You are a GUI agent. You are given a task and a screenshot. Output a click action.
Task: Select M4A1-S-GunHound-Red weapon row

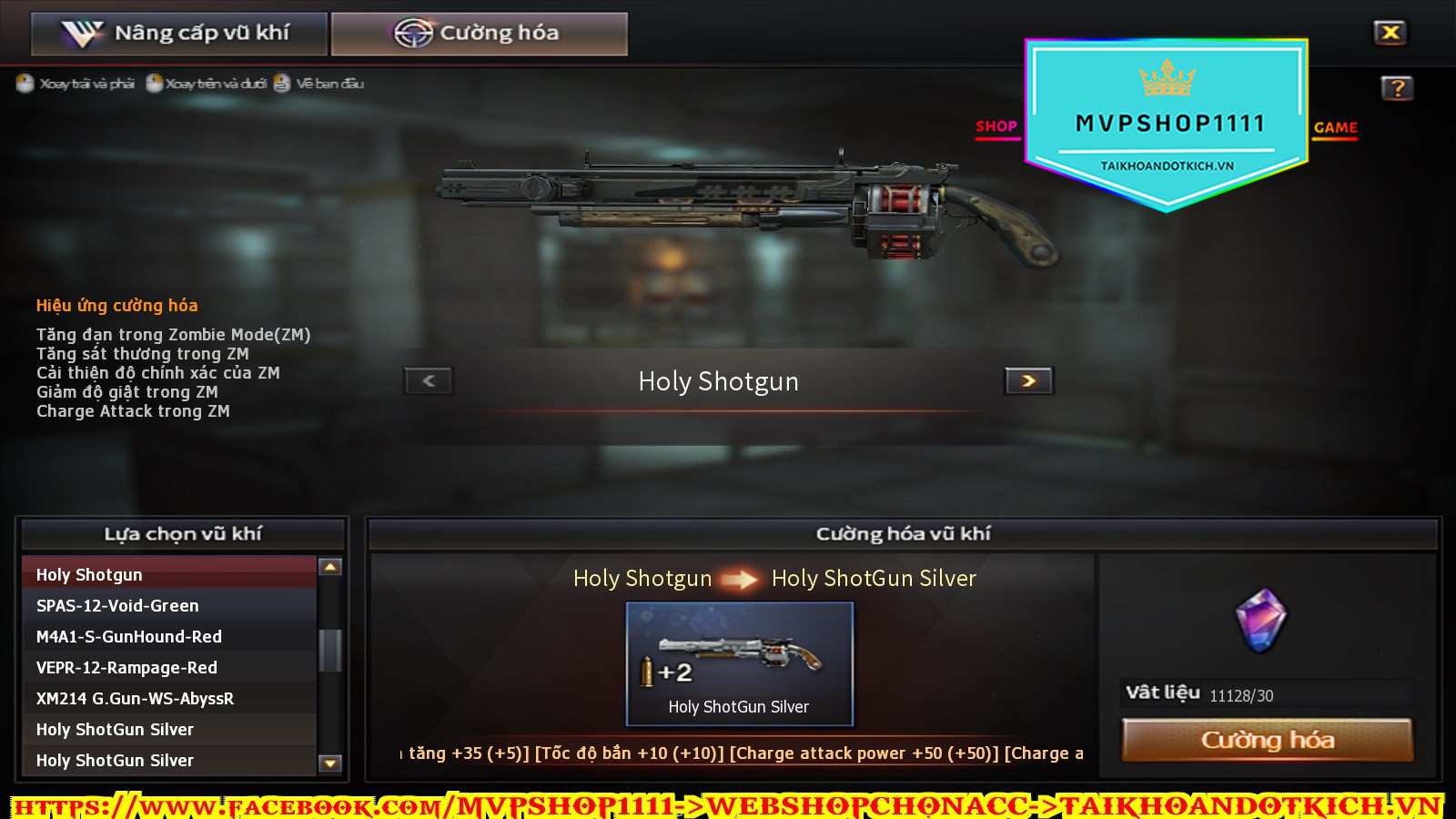(x=168, y=636)
